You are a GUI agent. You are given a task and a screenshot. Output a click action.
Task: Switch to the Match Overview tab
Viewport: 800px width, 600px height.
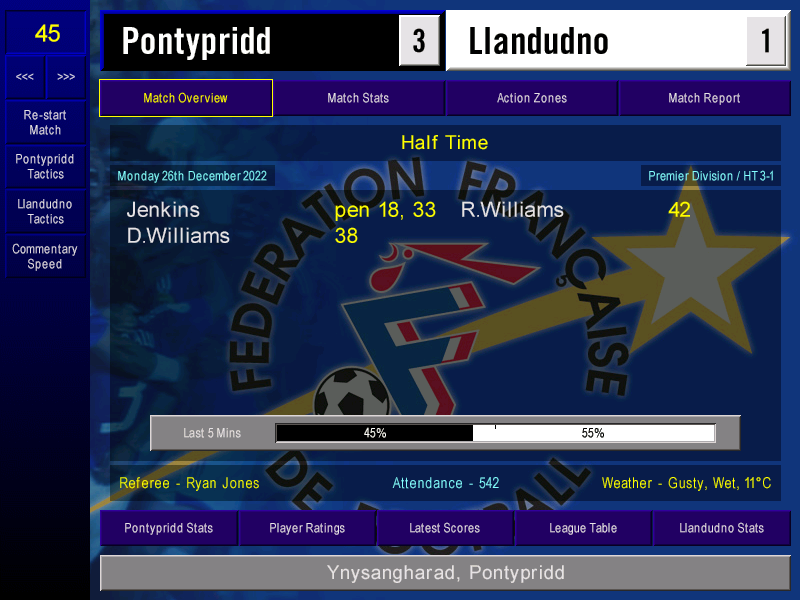coord(185,98)
